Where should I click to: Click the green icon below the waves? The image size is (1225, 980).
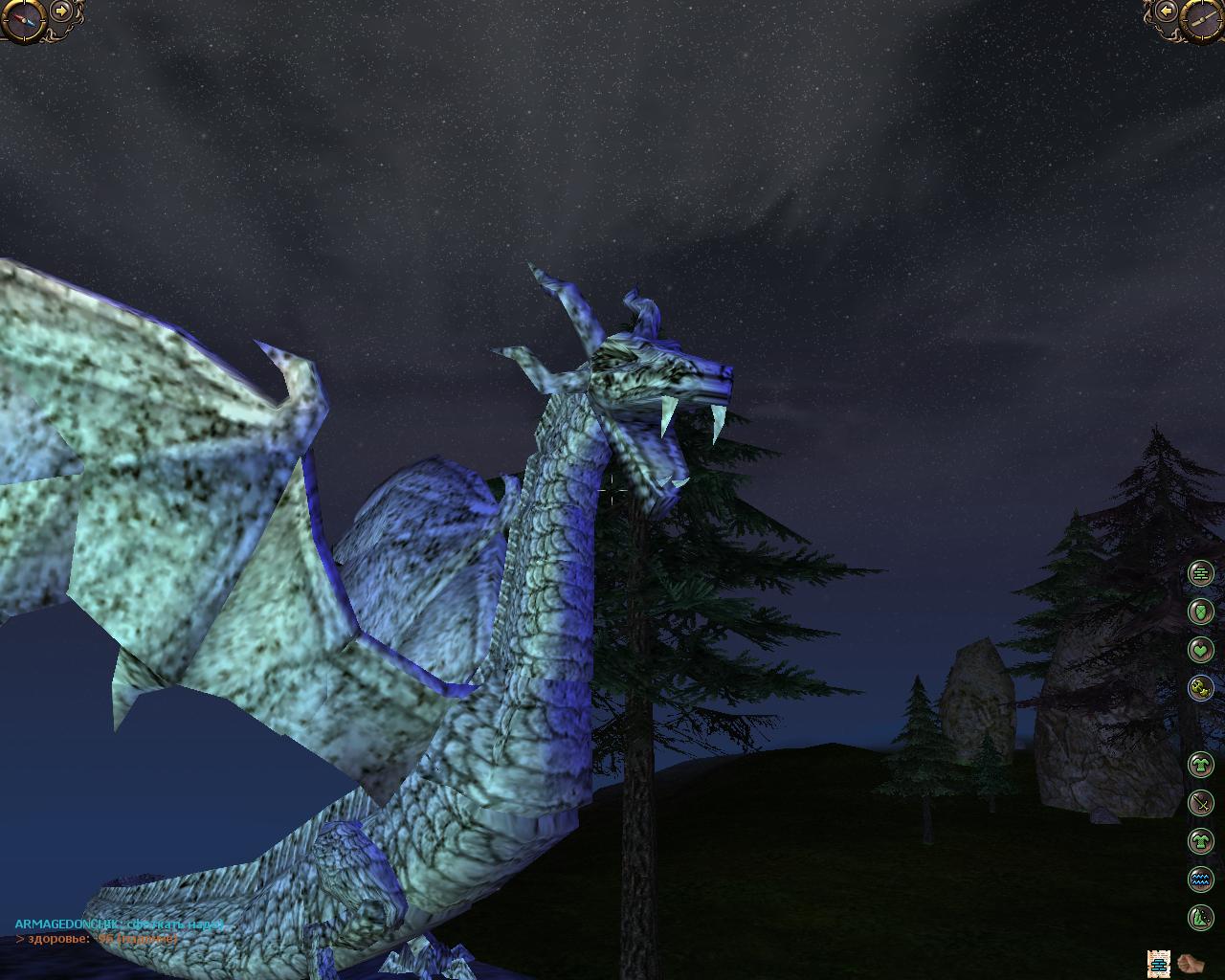[1200, 918]
